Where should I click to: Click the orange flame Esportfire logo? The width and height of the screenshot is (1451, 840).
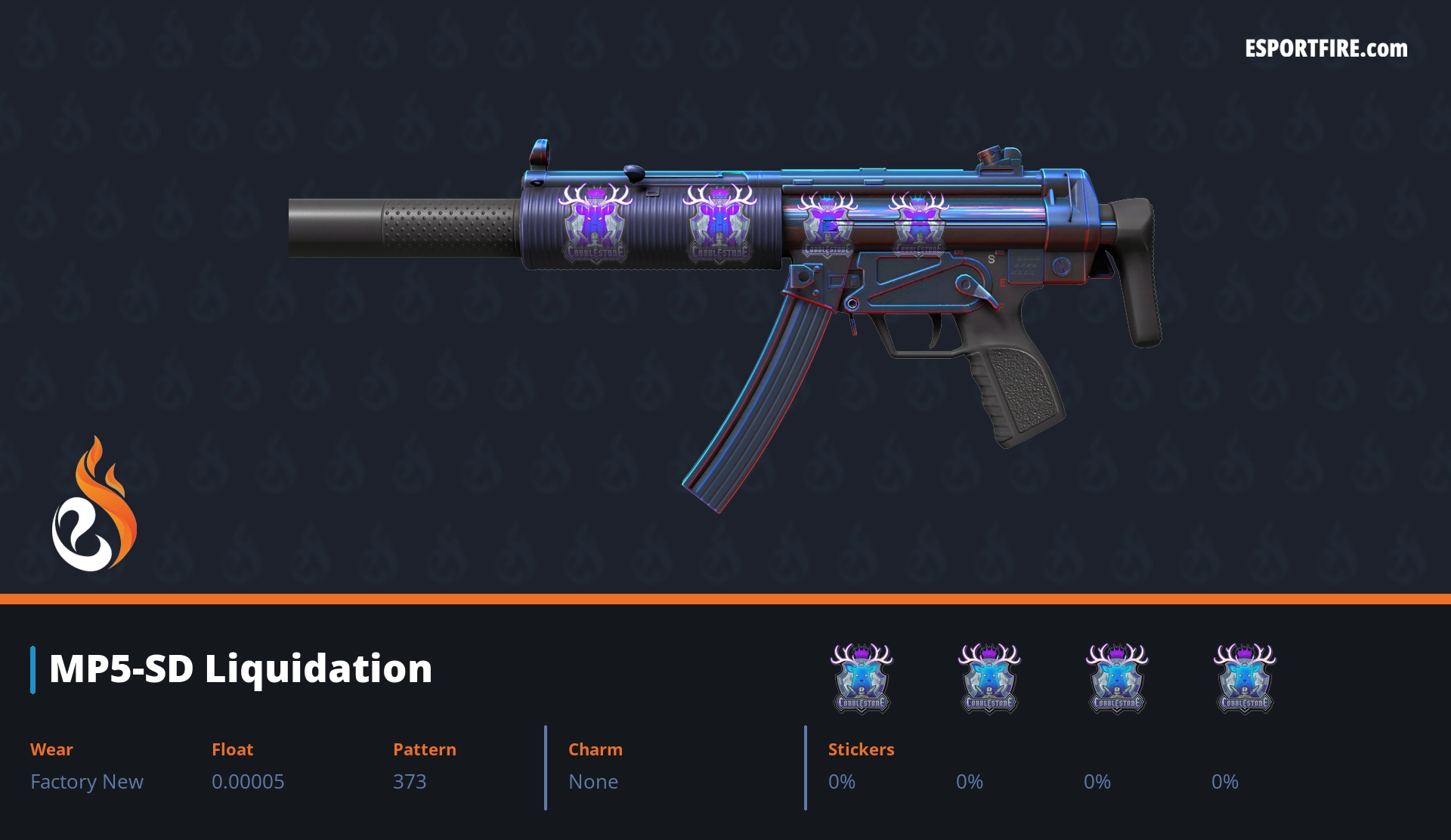click(94, 505)
